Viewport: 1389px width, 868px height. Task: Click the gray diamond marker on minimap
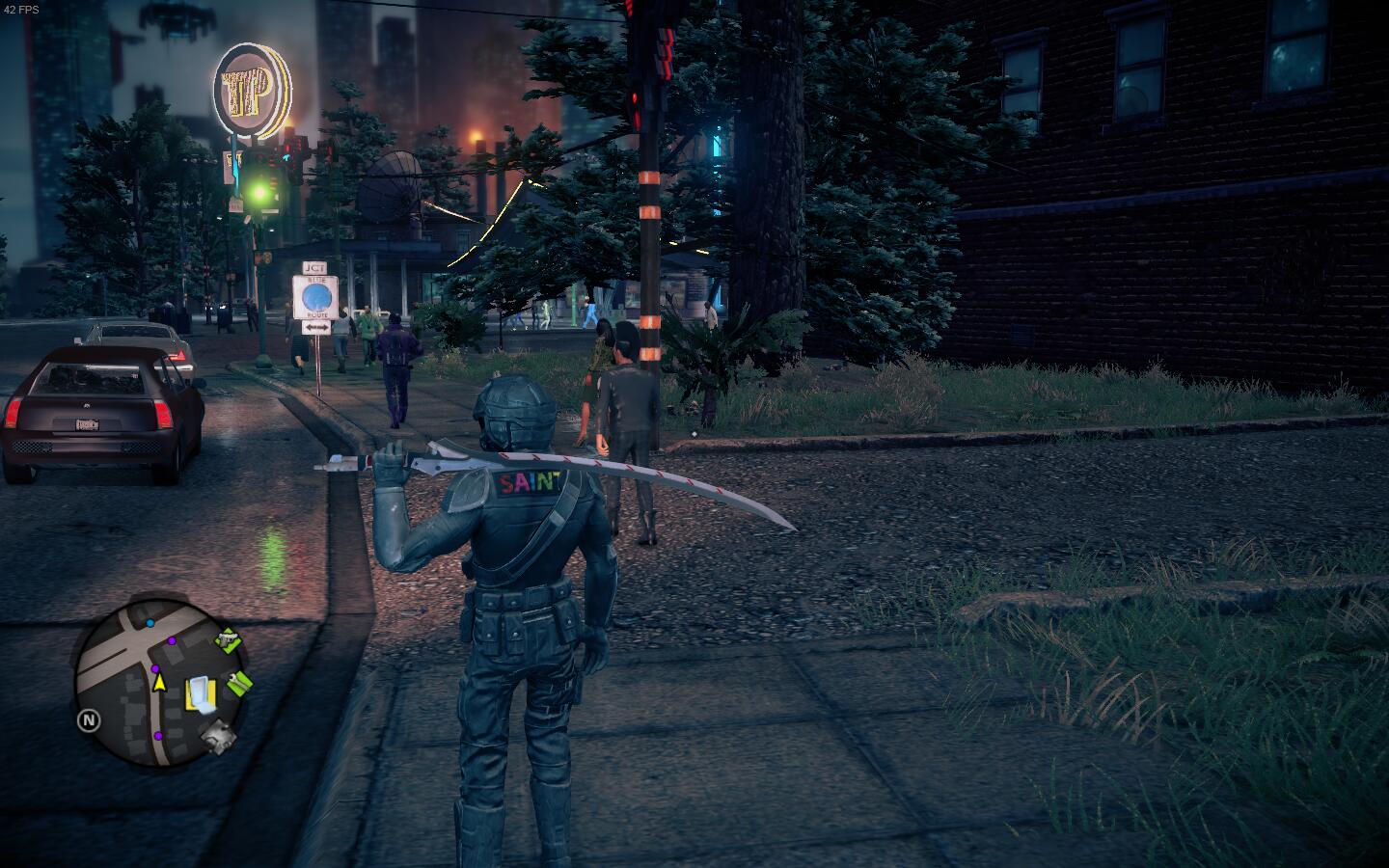tap(218, 737)
